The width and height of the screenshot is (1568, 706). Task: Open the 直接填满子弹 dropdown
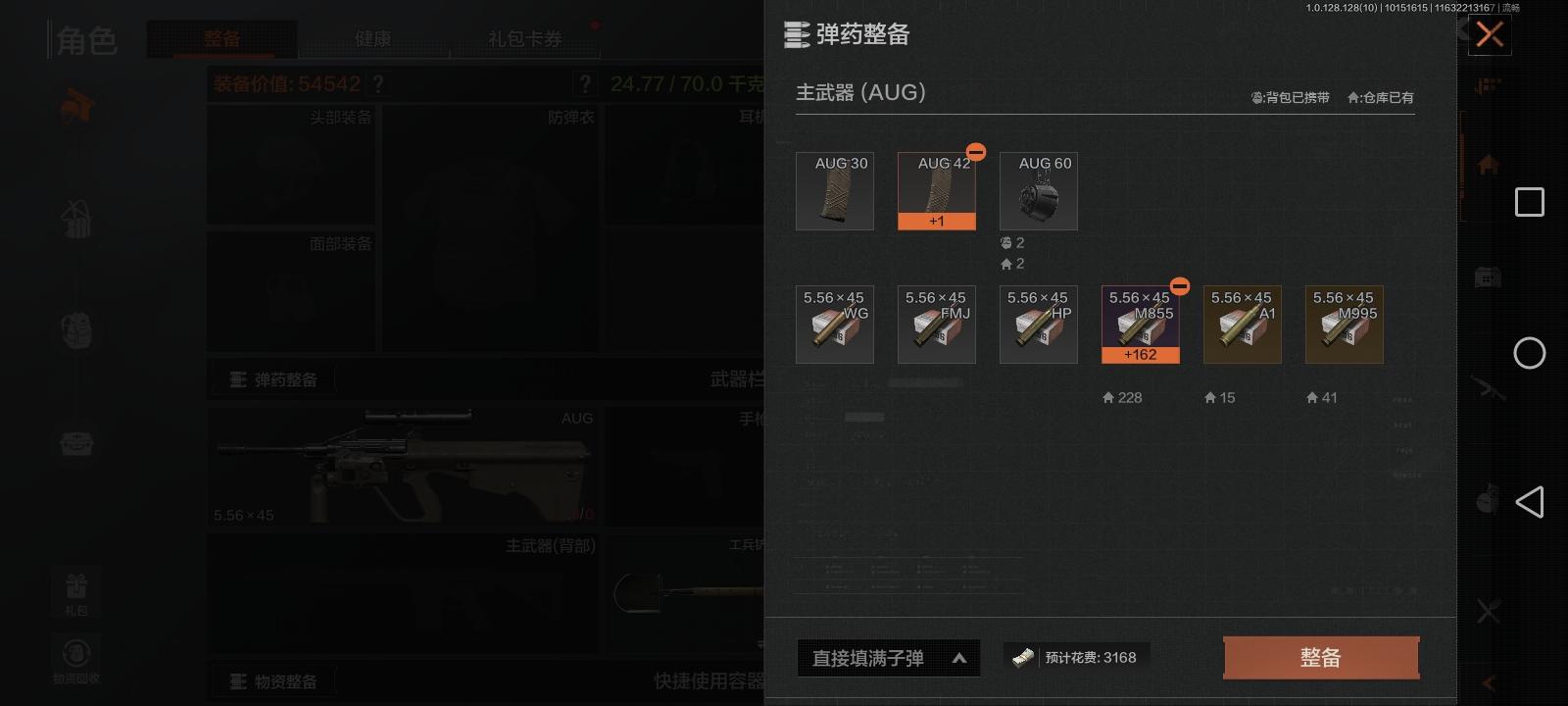(888, 658)
